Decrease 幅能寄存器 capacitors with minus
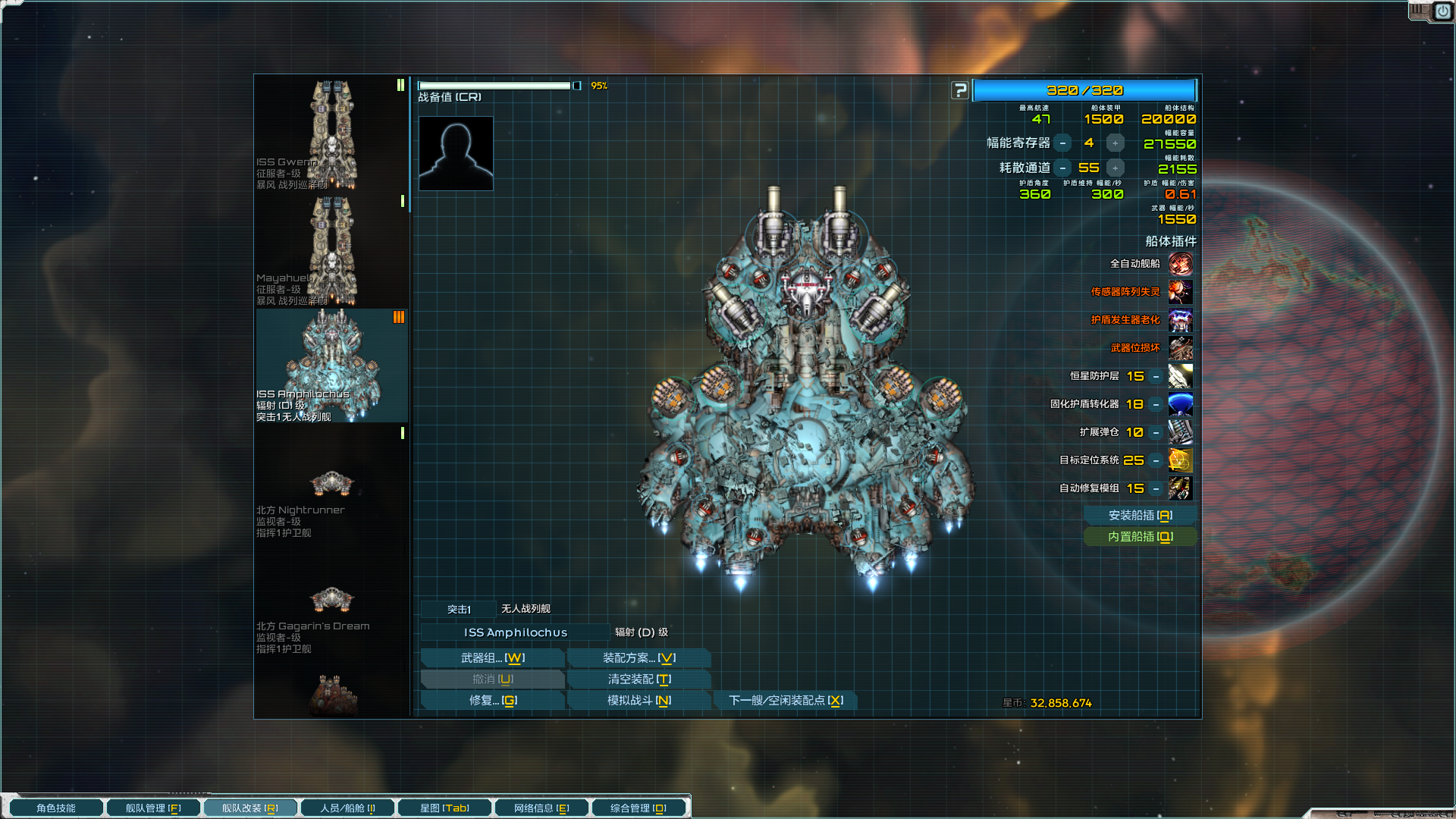 (1063, 143)
